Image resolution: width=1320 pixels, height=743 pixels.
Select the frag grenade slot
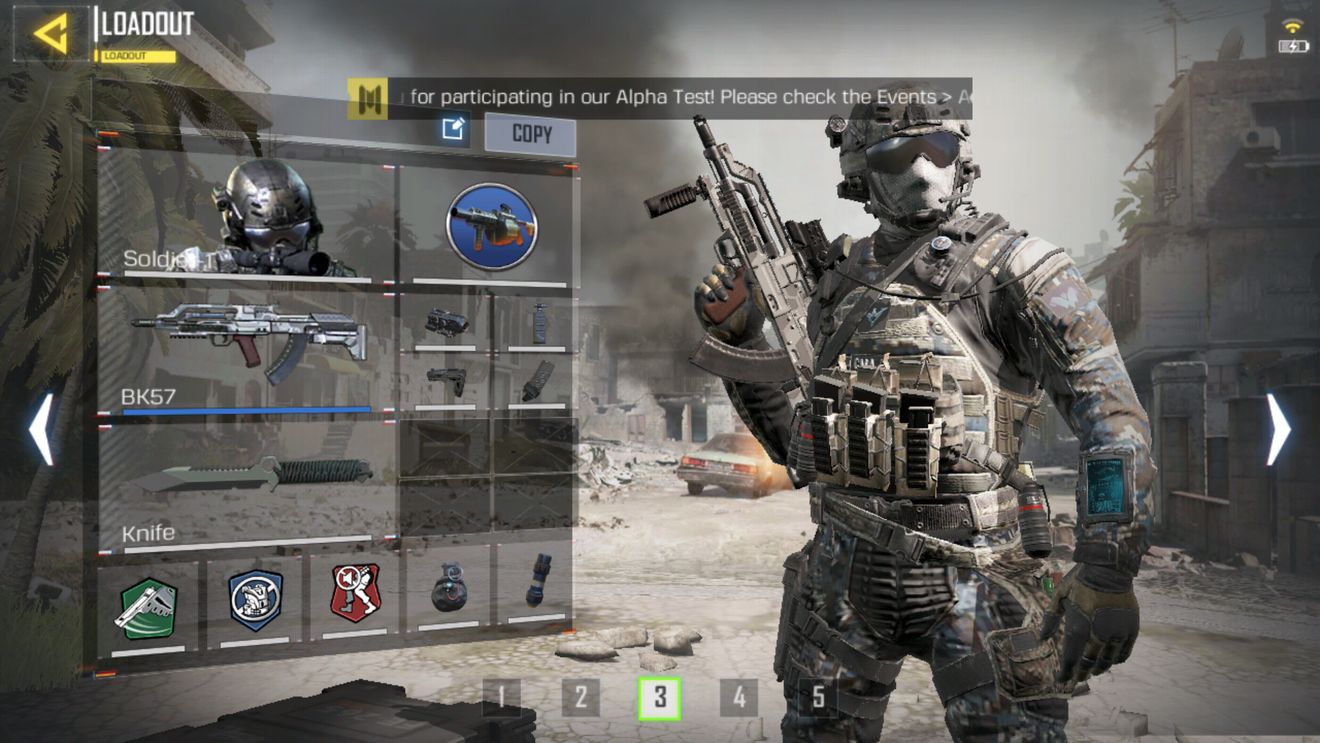448,588
